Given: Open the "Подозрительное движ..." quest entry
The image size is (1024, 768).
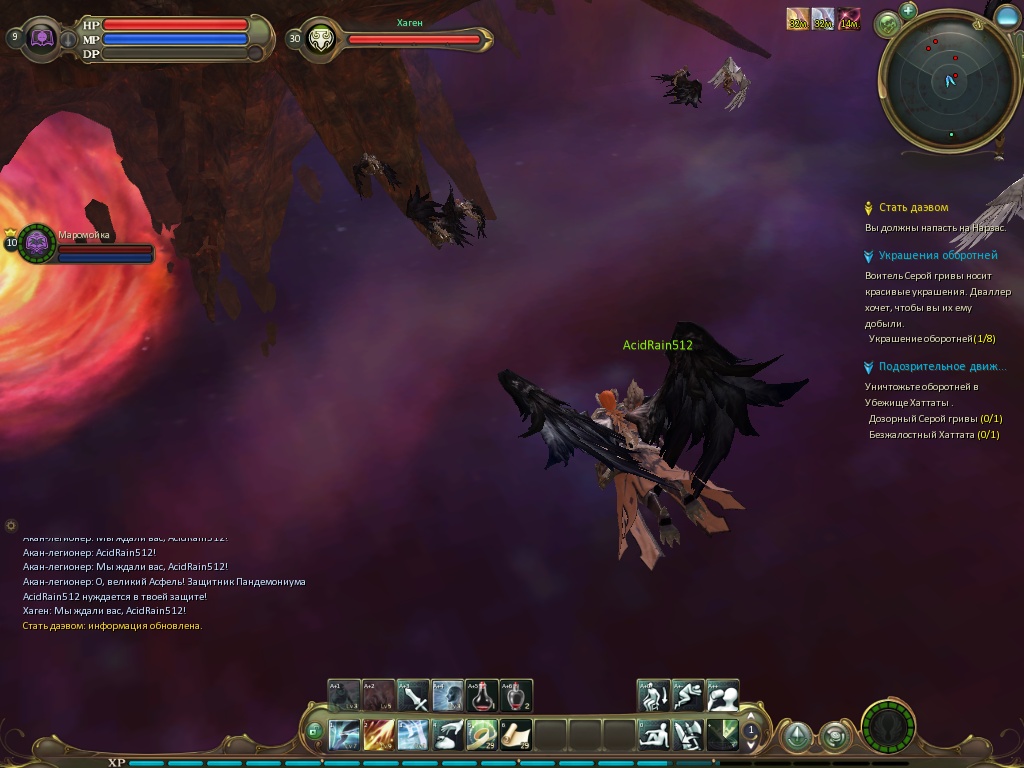Looking at the screenshot, I should (942, 367).
